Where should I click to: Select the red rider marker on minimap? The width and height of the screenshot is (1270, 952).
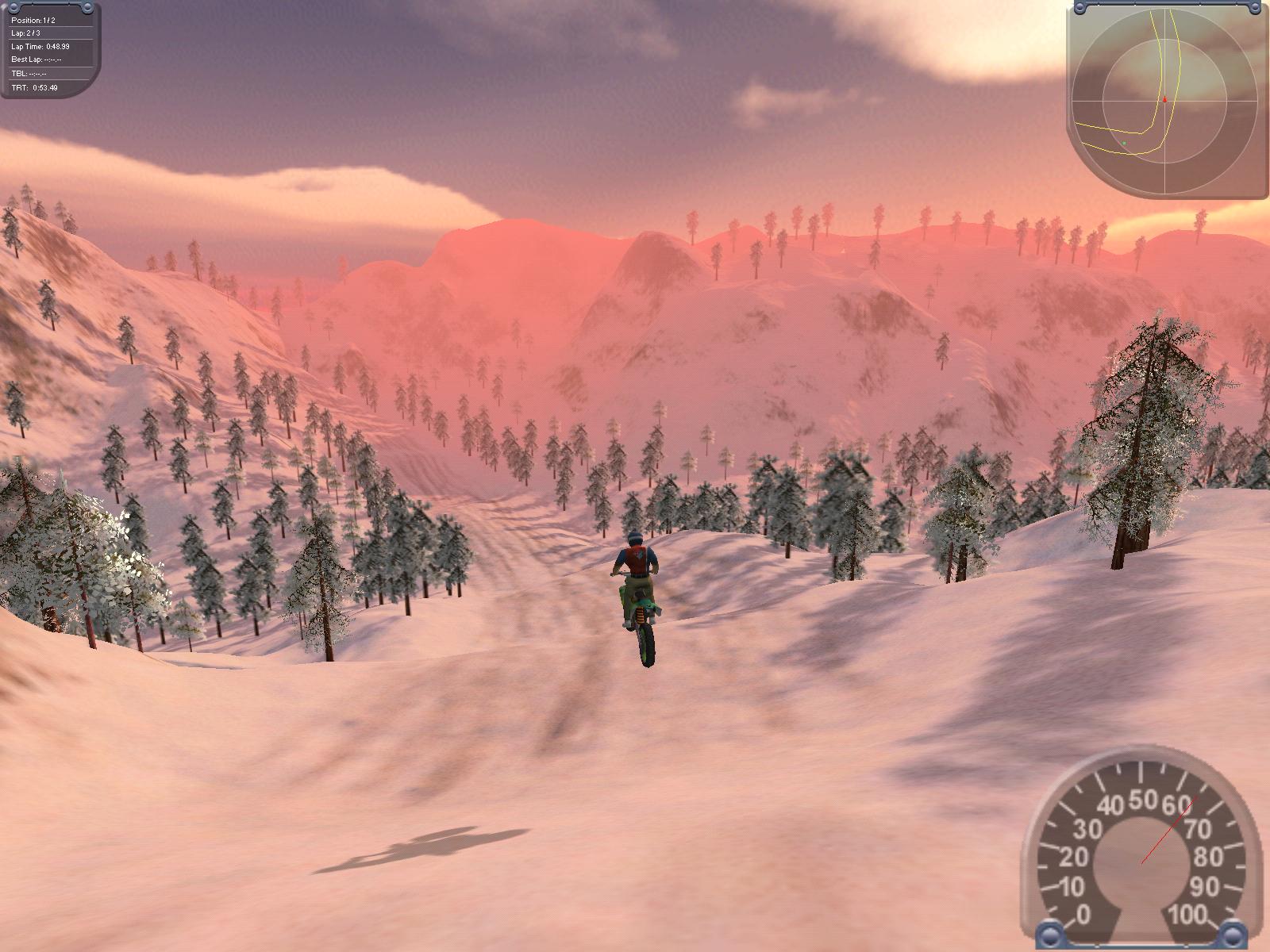click(1165, 100)
